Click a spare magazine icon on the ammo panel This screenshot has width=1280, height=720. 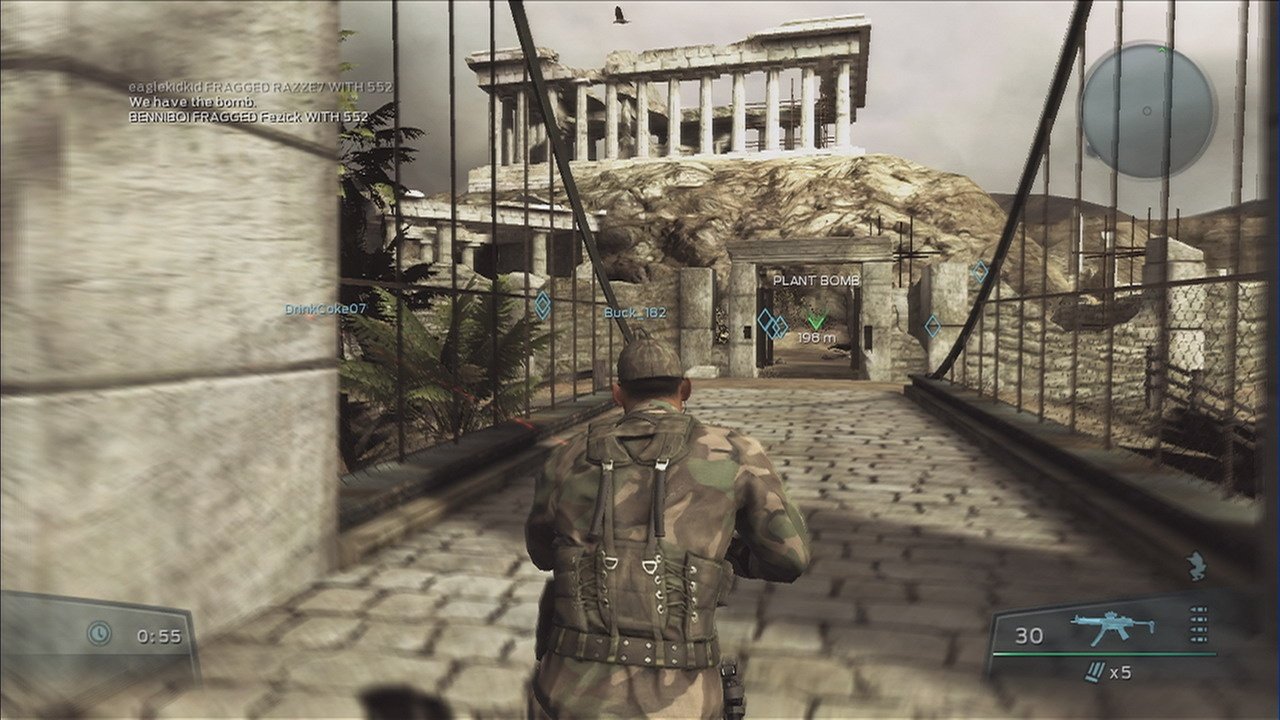[x=1197, y=620]
